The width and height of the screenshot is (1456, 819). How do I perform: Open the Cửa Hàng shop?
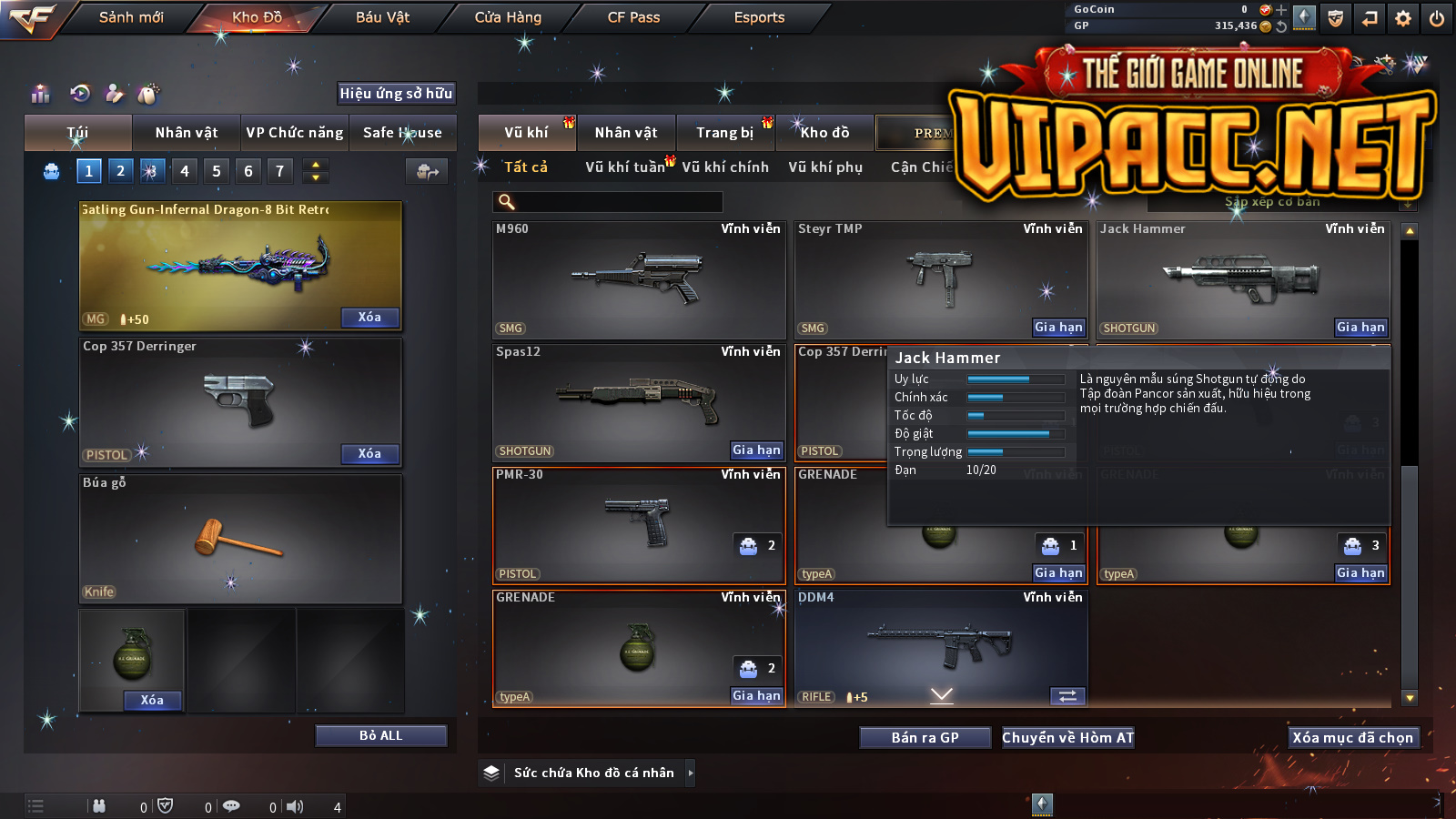[x=508, y=17]
